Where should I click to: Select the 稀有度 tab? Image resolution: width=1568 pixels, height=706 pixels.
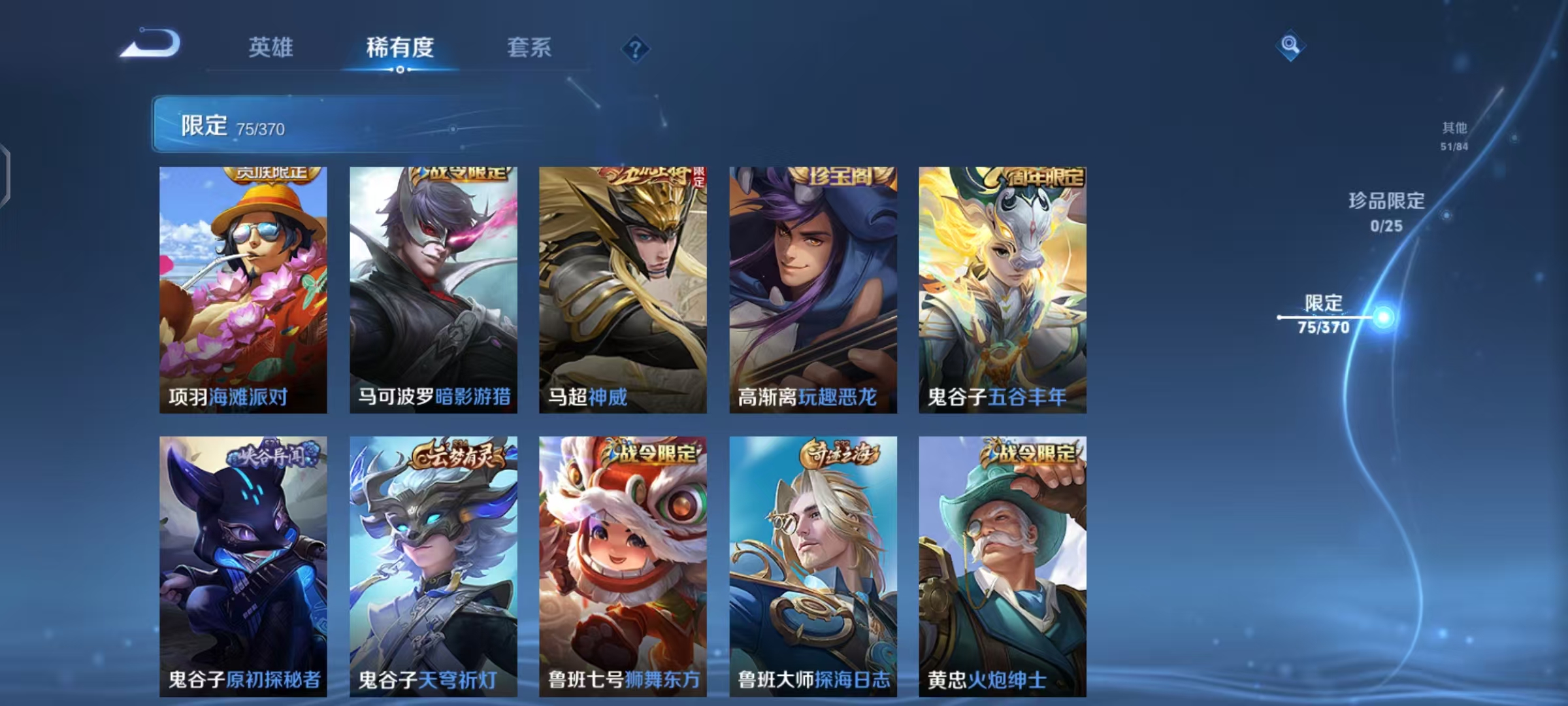(x=399, y=47)
